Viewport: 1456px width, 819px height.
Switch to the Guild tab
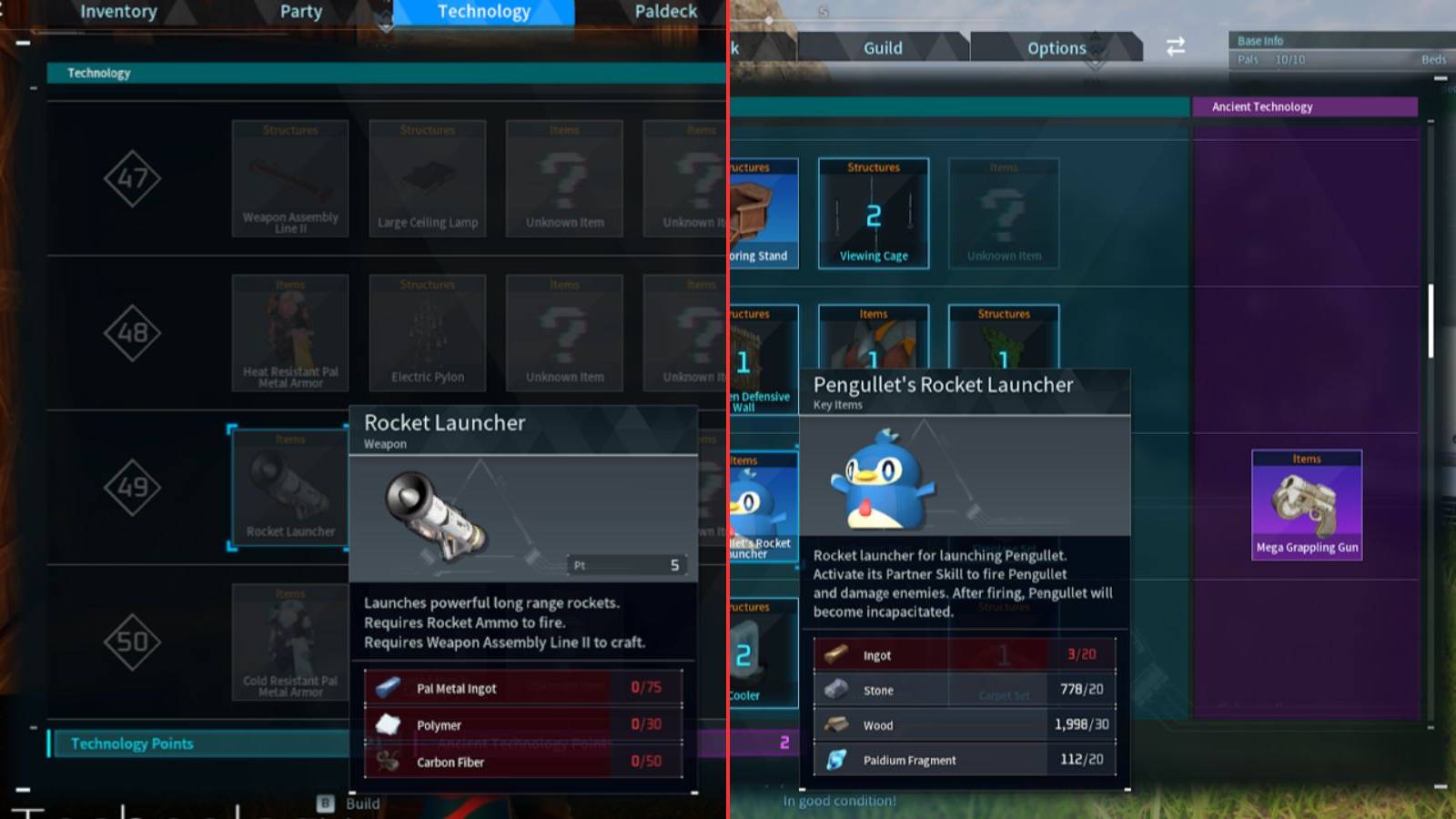tap(881, 47)
